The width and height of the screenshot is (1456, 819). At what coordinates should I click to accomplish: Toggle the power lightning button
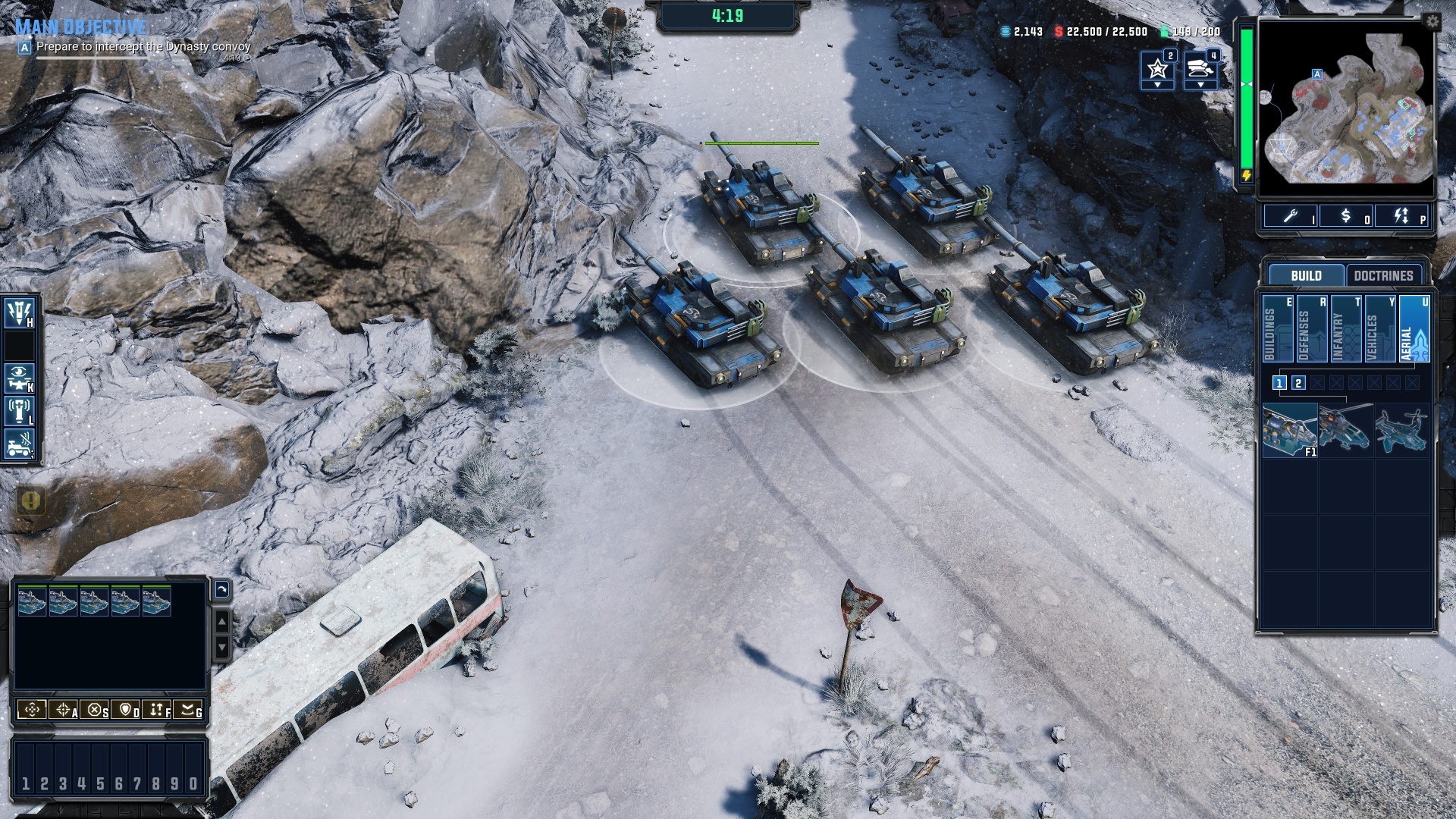[1401, 216]
